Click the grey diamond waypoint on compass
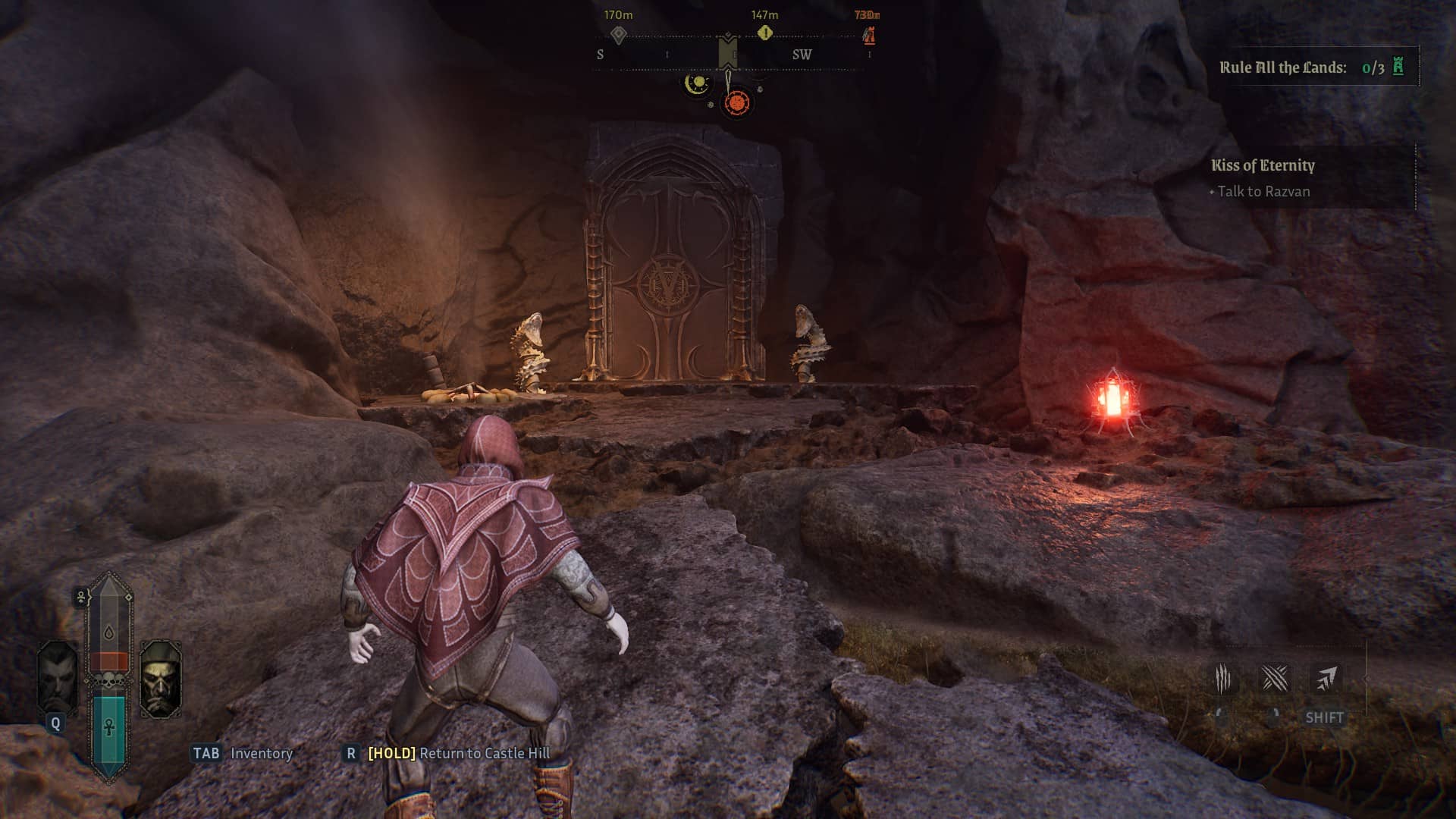This screenshot has width=1456, height=819. [x=619, y=34]
